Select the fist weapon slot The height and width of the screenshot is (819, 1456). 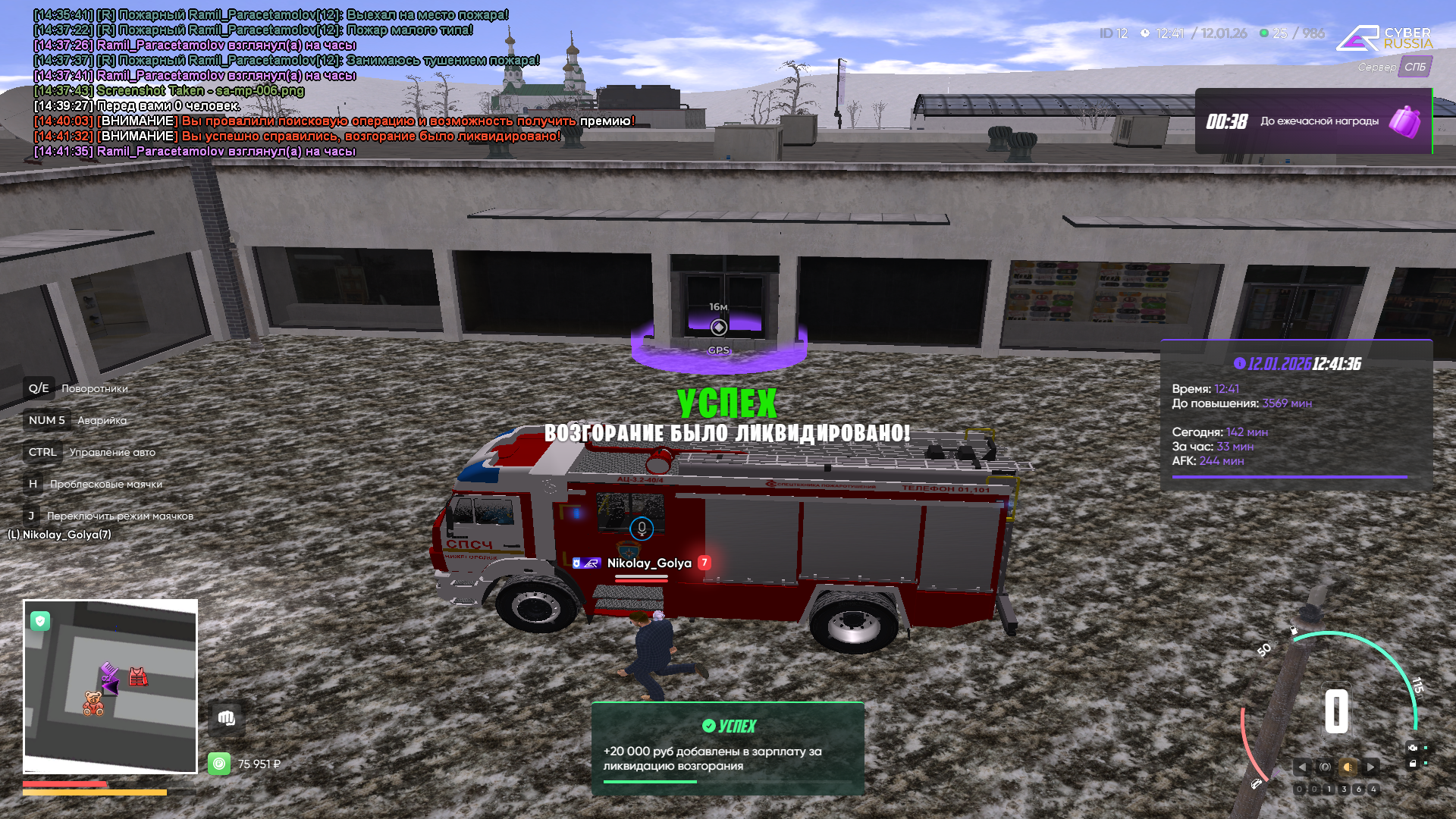tap(226, 718)
